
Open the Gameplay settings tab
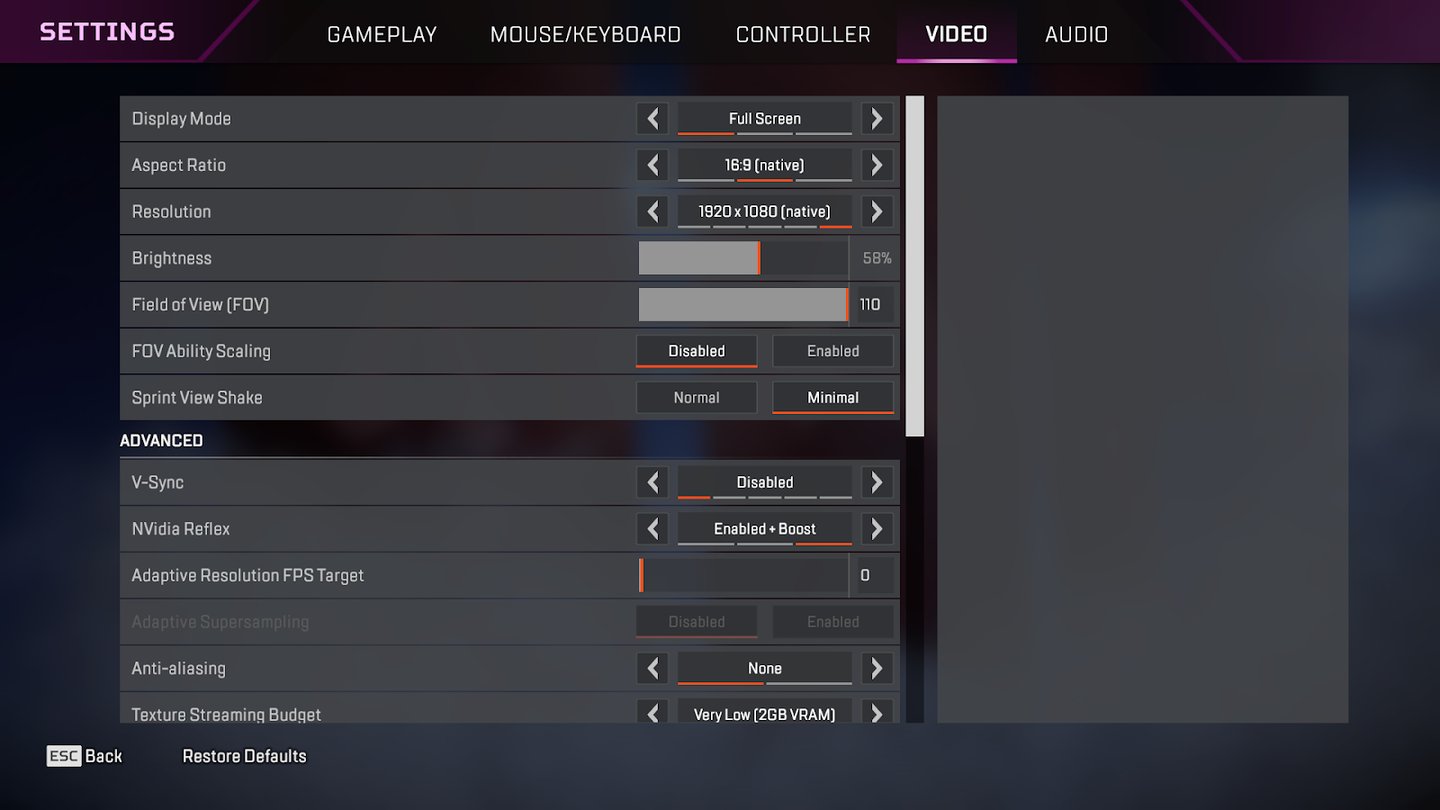click(382, 33)
